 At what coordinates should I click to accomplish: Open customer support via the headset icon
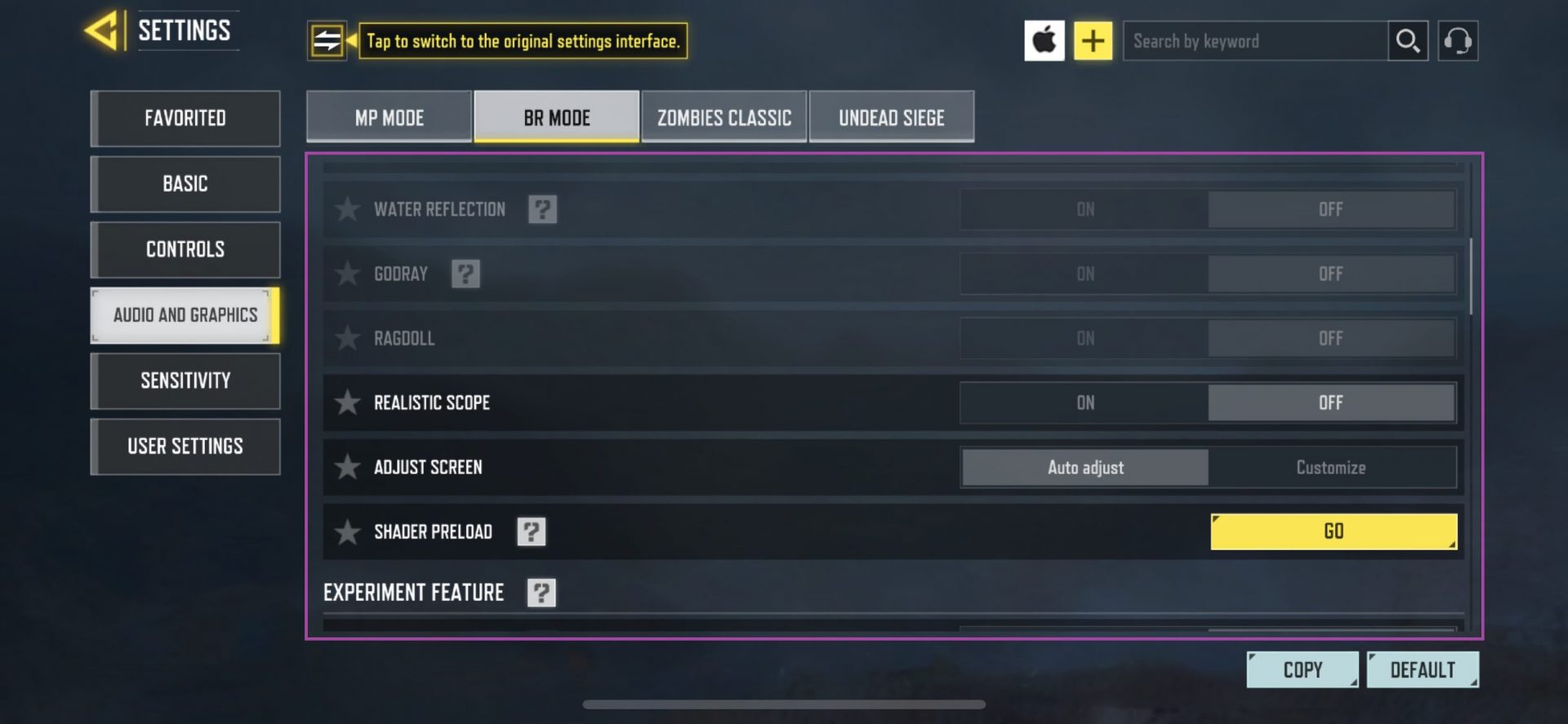coord(1459,39)
